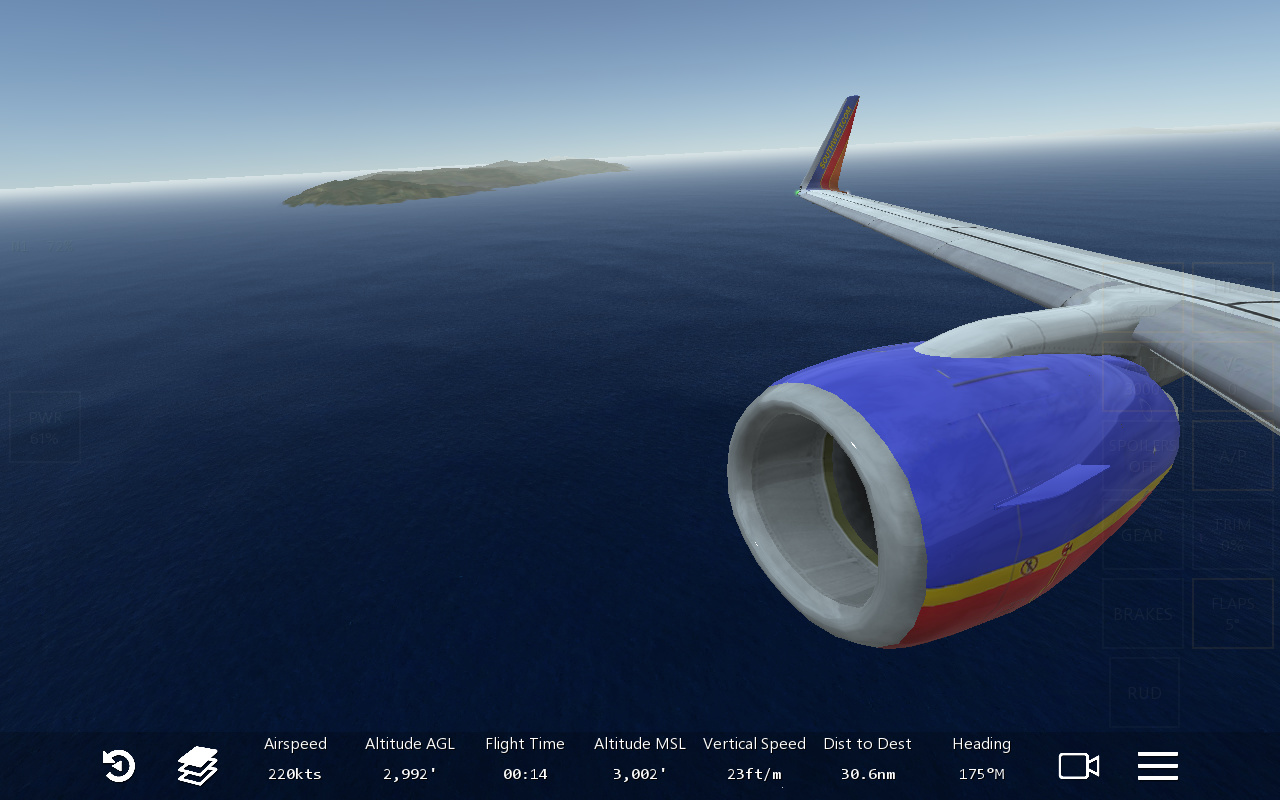Switch camera view with the camera icon
Screen dimensions: 1280x800
coord(1079,766)
